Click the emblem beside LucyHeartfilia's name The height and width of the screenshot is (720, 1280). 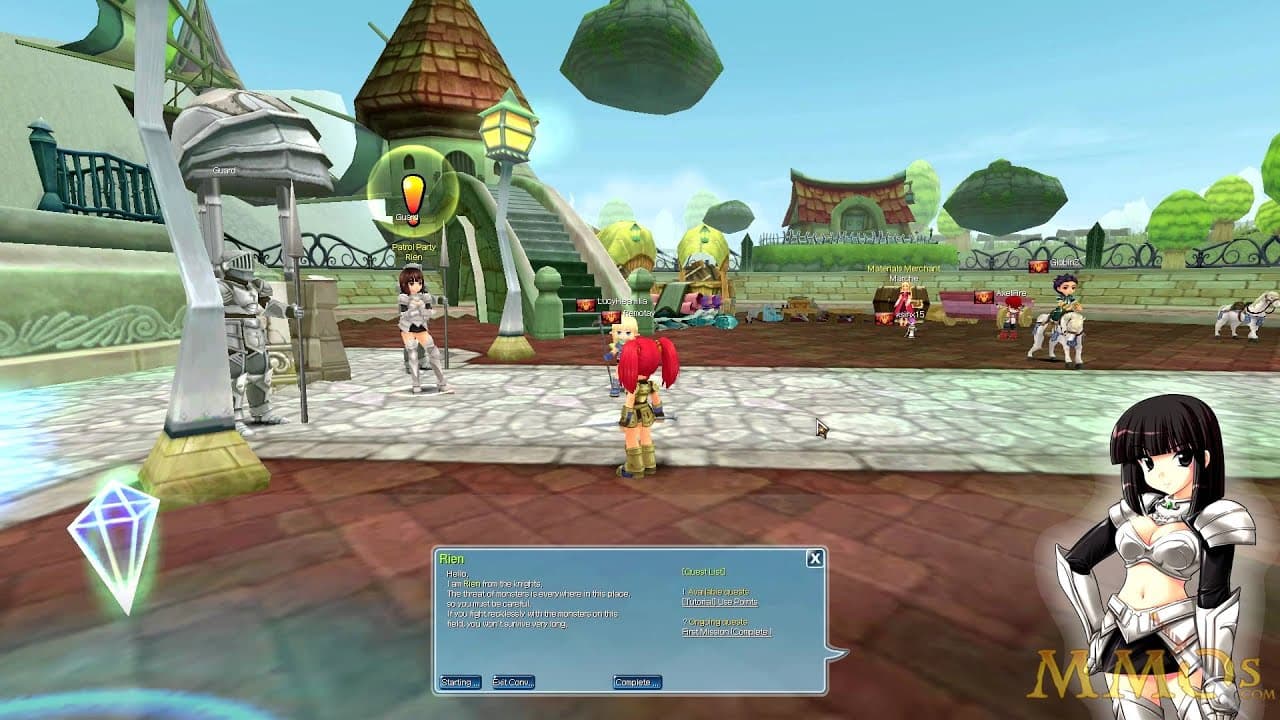pyautogui.click(x=585, y=305)
